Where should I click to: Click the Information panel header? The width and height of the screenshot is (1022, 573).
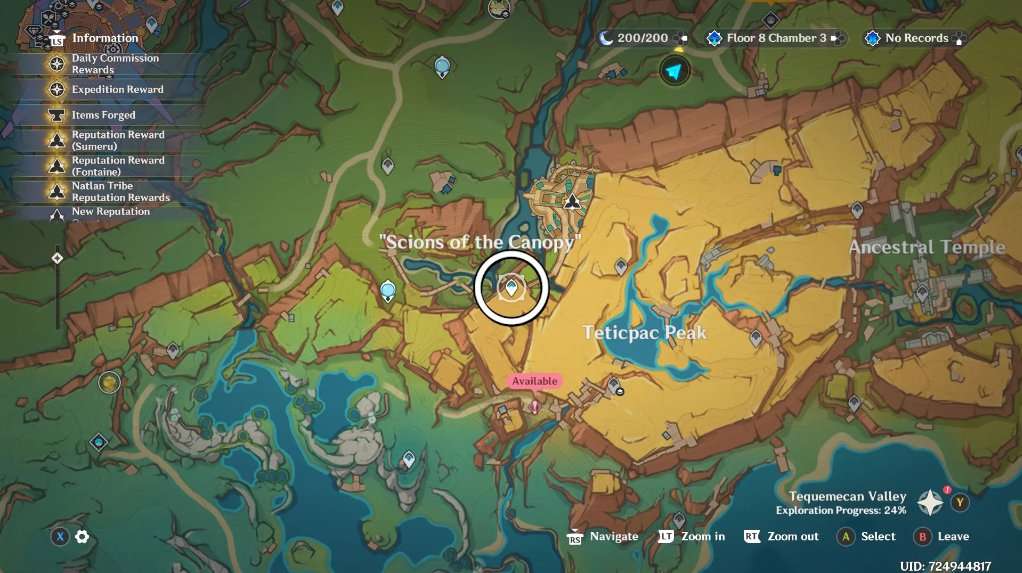click(104, 38)
